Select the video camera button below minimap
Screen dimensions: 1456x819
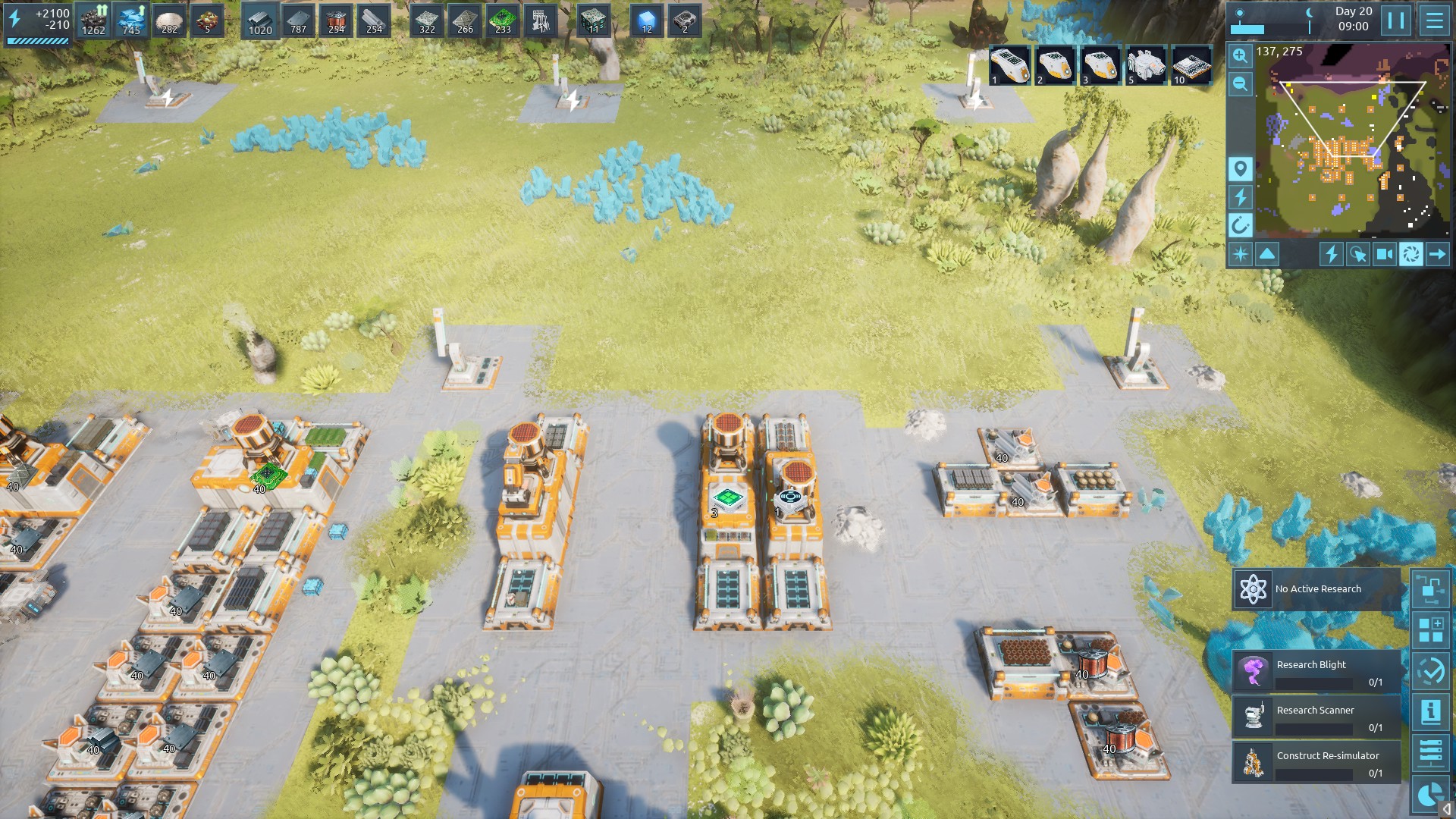pyautogui.click(x=1384, y=254)
